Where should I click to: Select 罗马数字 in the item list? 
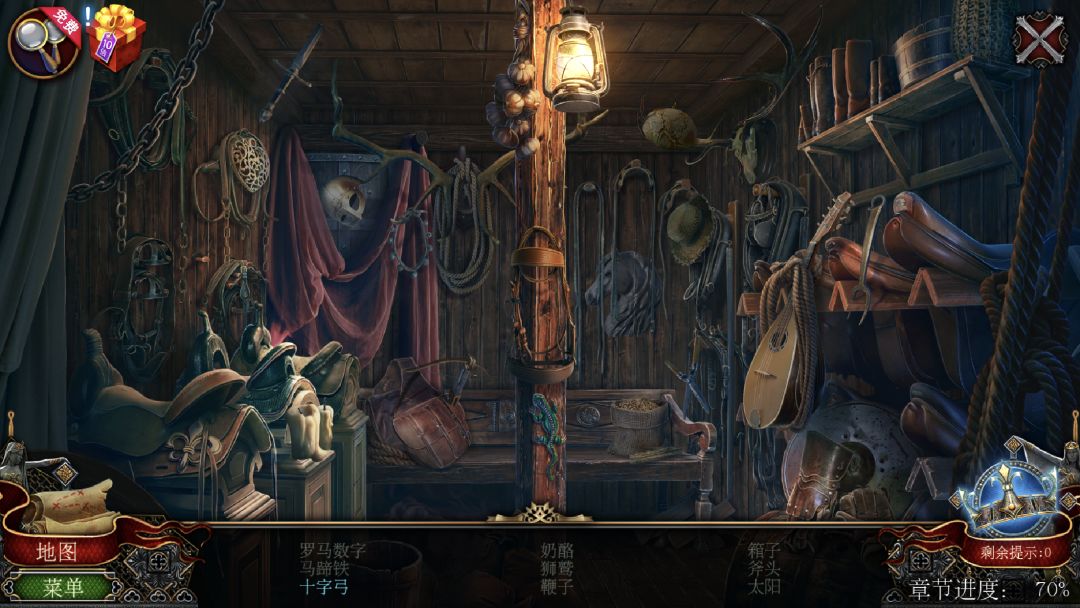(333, 550)
